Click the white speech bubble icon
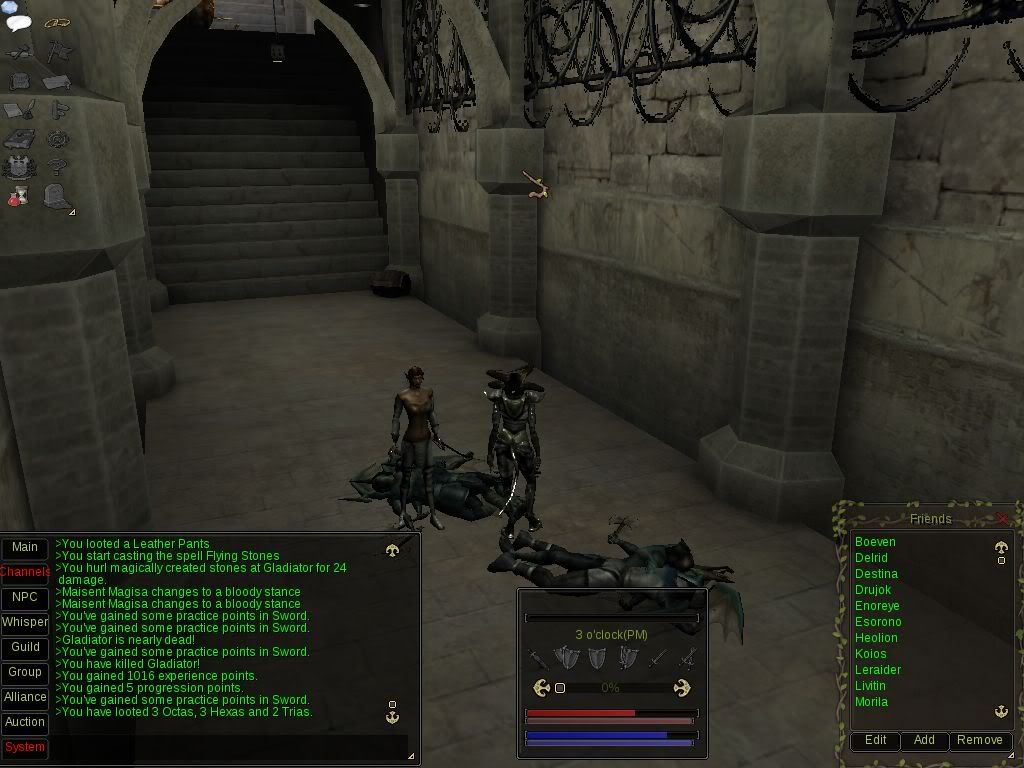This screenshot has width=1024, height=768. click(19, 23)
